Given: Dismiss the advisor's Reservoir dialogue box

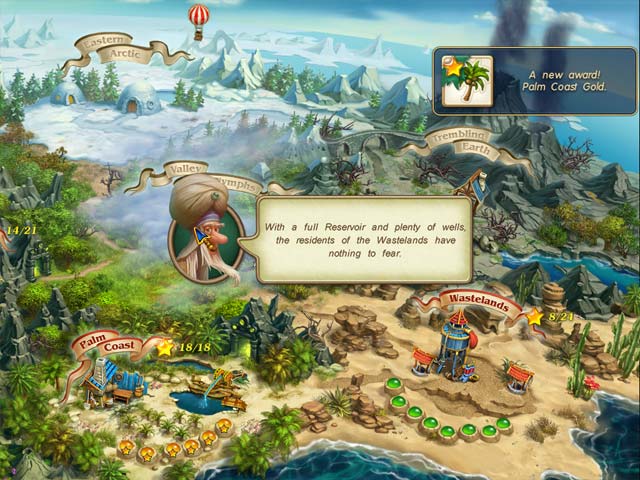Looking at the screenshot, I should point(364,238).
